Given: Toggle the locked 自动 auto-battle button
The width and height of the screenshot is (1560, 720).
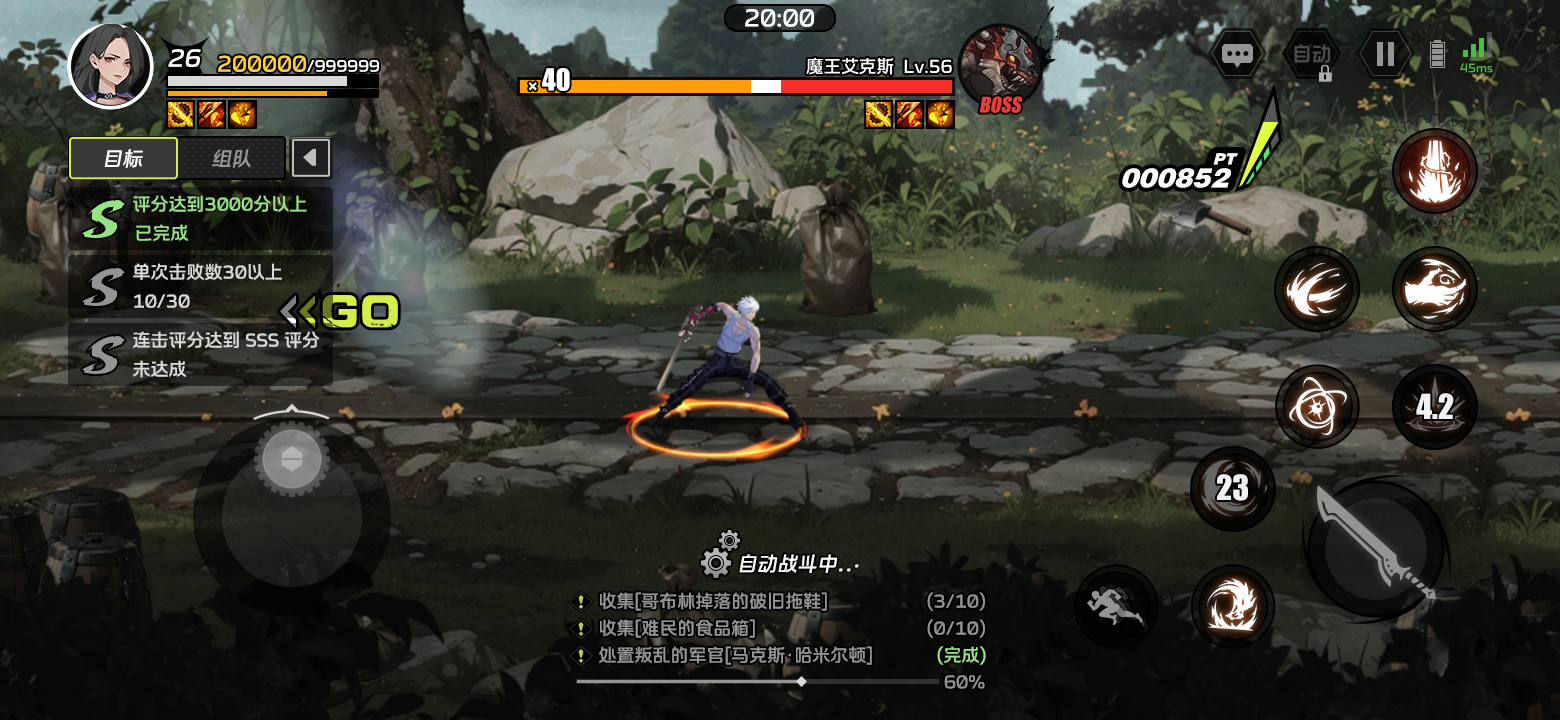Looking at the screenshot, I should click(x=1312, y=55).
